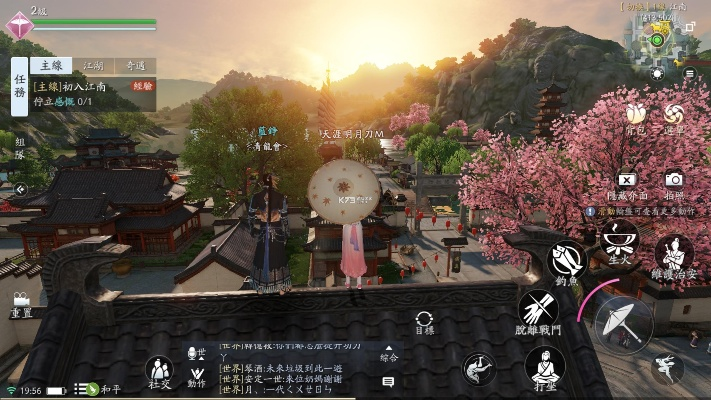711x400 pixels.
Task: Leave combat with 脫離戰鬥
Action: (538, 312)
